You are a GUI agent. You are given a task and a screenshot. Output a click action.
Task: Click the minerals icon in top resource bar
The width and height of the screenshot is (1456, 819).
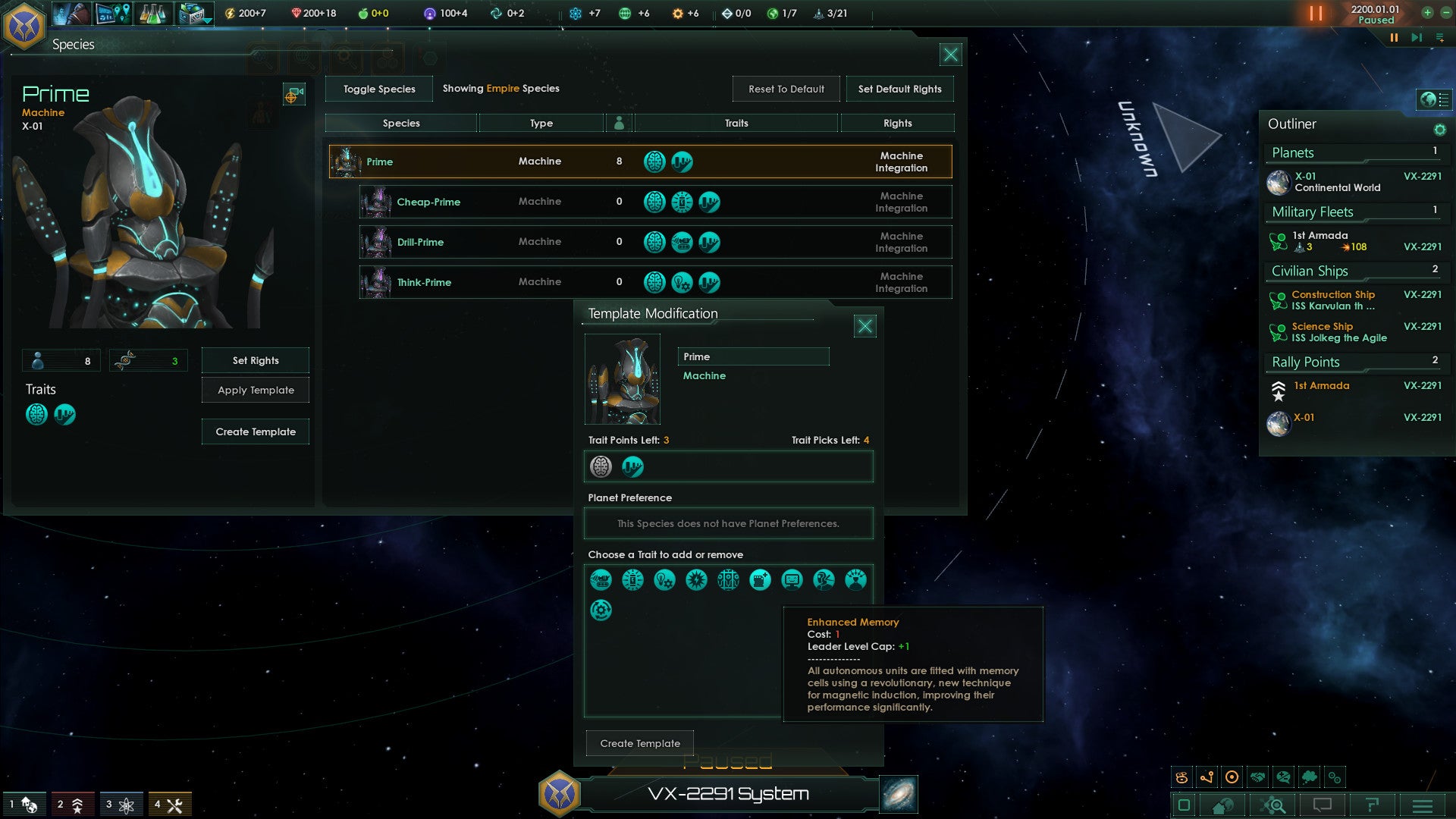click(297, 13)
